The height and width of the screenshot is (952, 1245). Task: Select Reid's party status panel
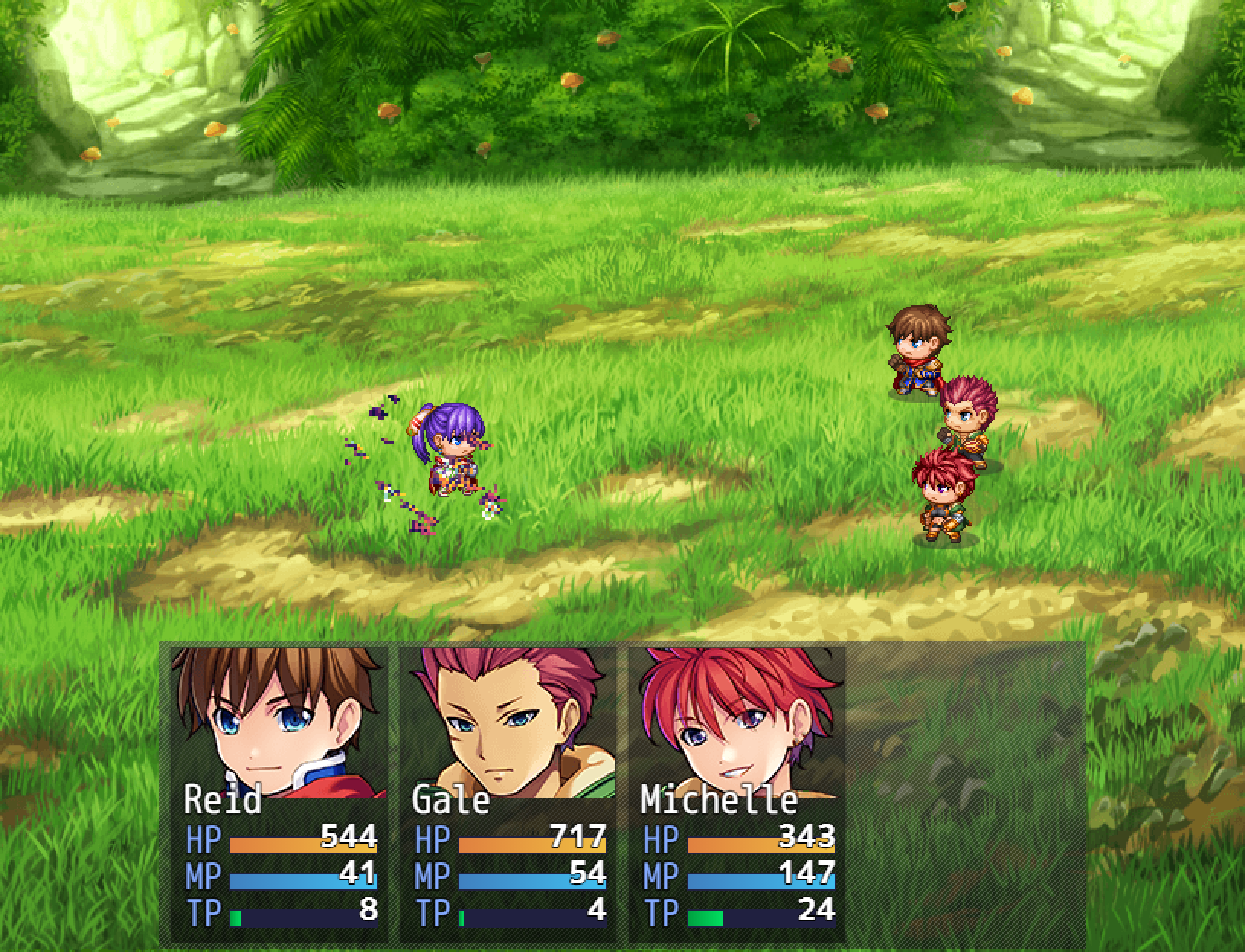point(279,793)
